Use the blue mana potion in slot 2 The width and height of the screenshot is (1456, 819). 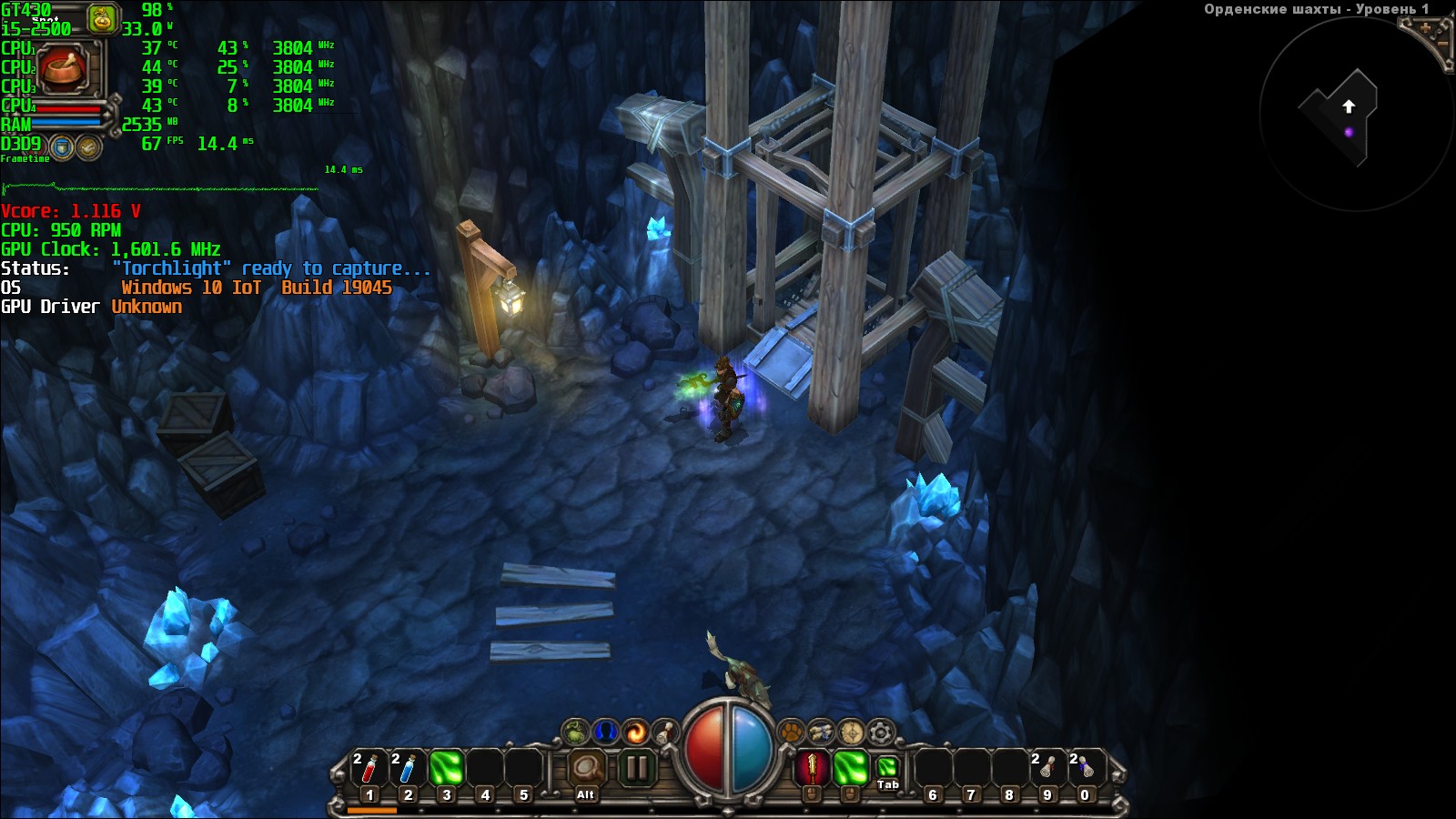[408, 769]
